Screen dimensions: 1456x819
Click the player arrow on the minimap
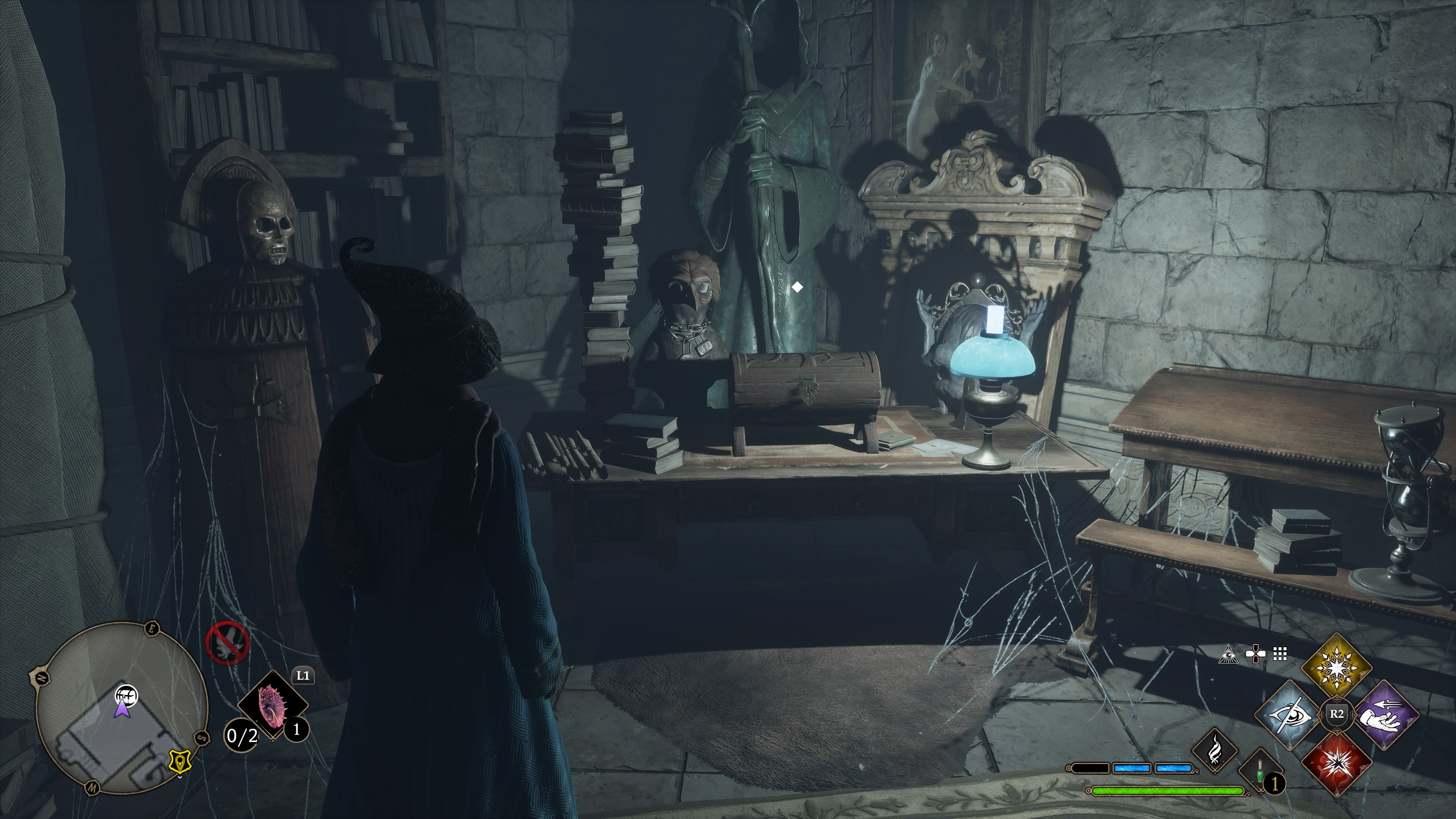122,711
